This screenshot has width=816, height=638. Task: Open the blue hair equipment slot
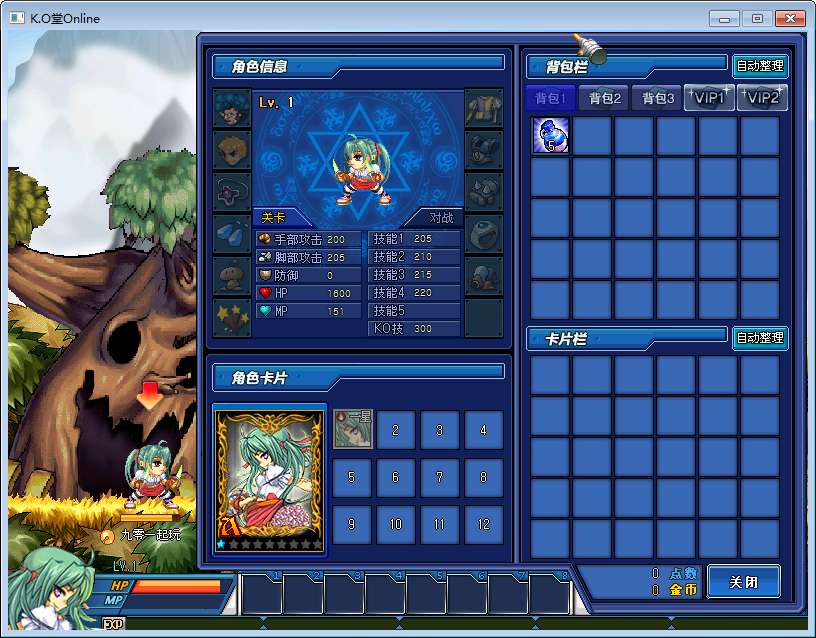click(232, 108)
